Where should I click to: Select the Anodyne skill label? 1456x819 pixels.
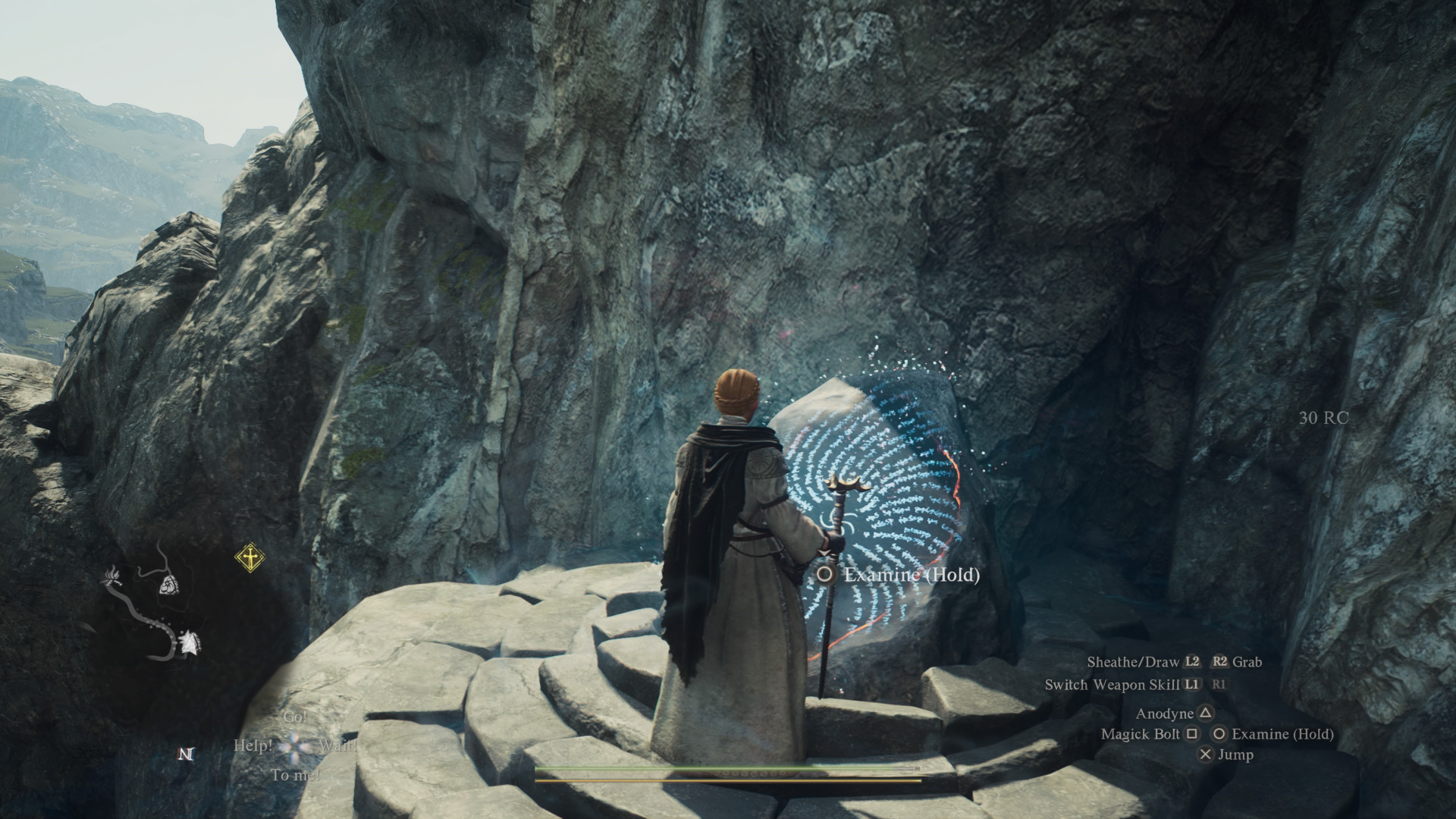coord(1164,714)
